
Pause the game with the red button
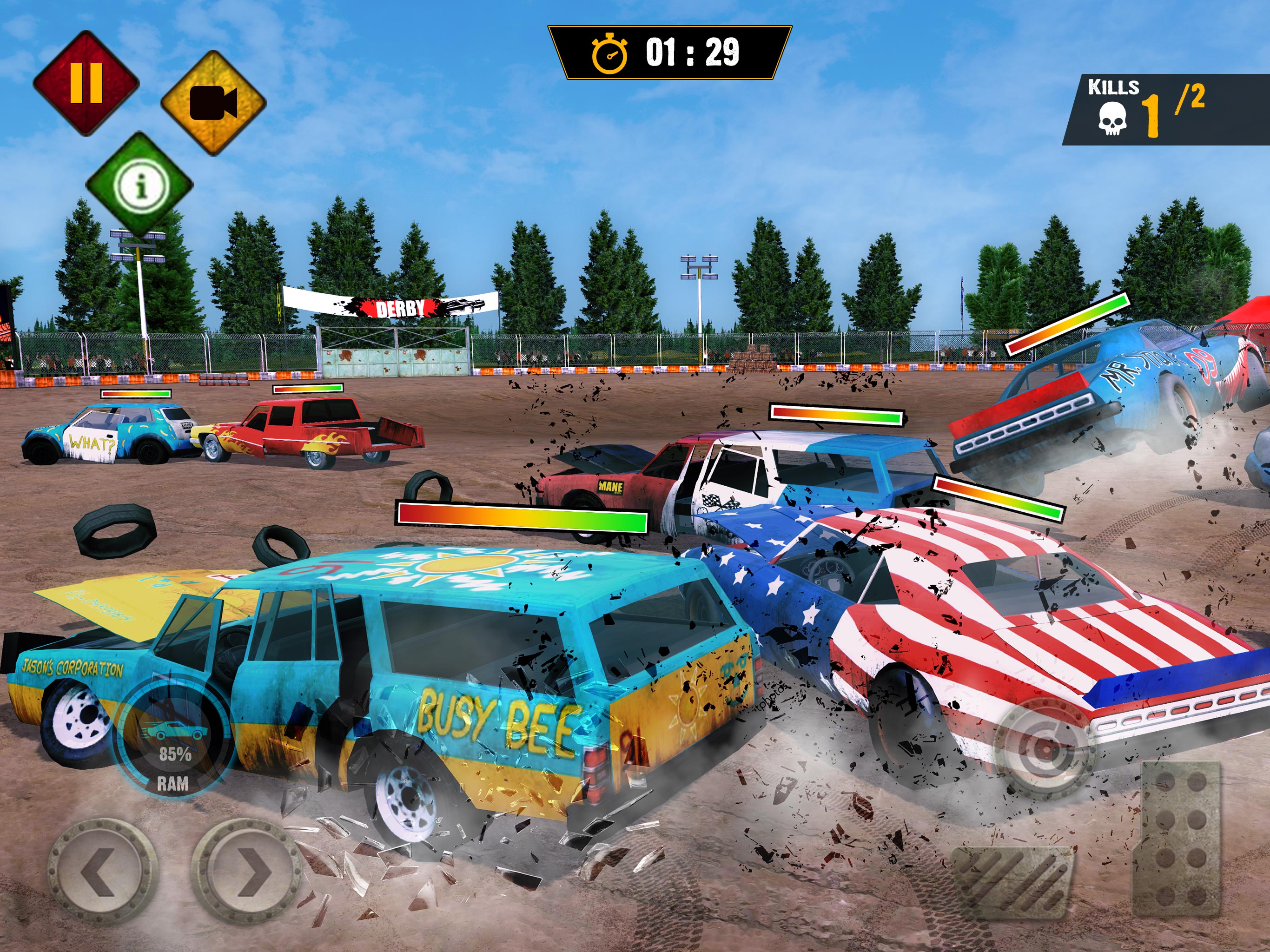[x=86, y=83]
